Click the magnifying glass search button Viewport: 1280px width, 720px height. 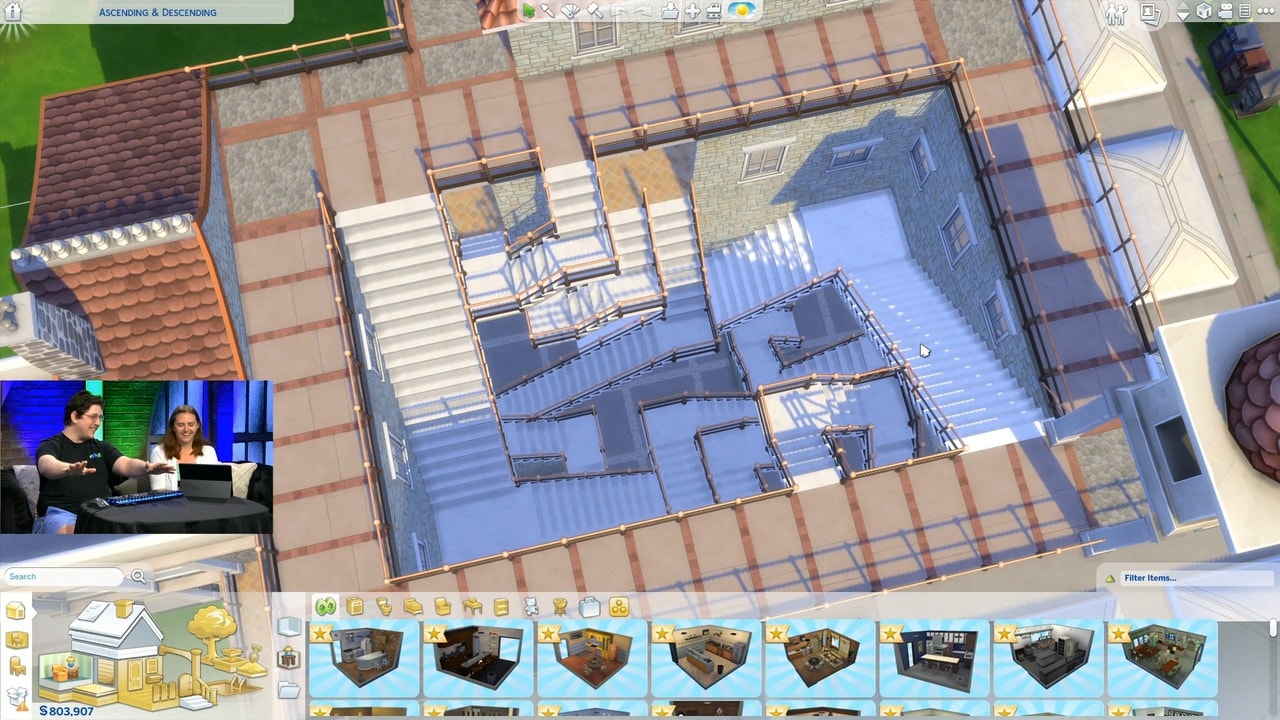tap(138, 576)
